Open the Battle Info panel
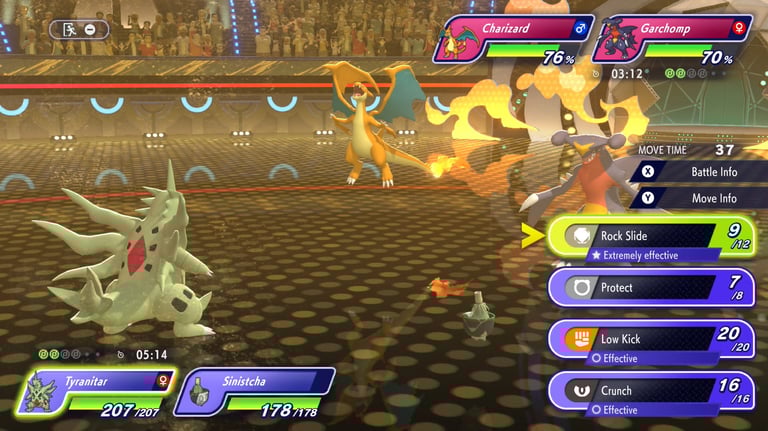The image size is (768, 431). [x=700, y=171]
